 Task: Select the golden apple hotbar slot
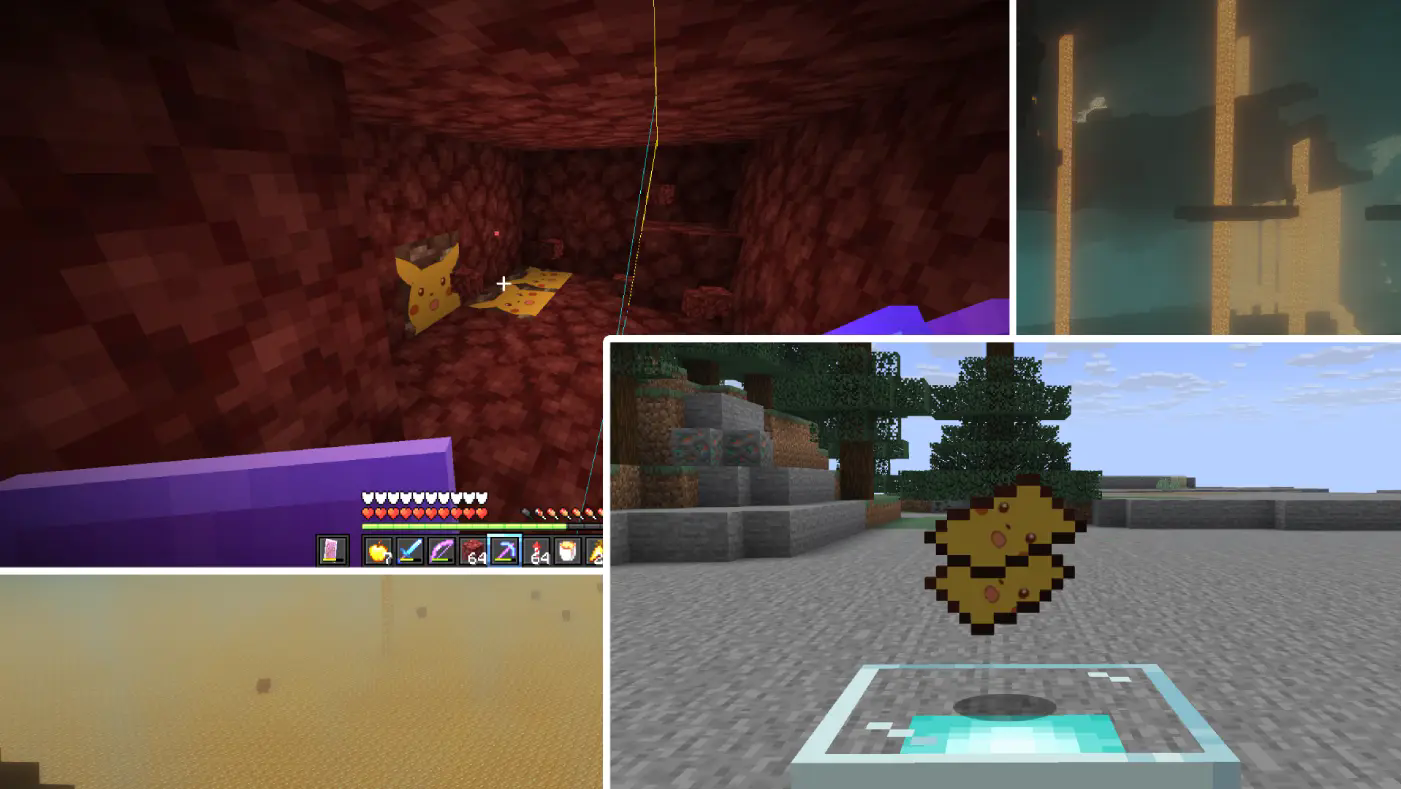coord(381,551)
